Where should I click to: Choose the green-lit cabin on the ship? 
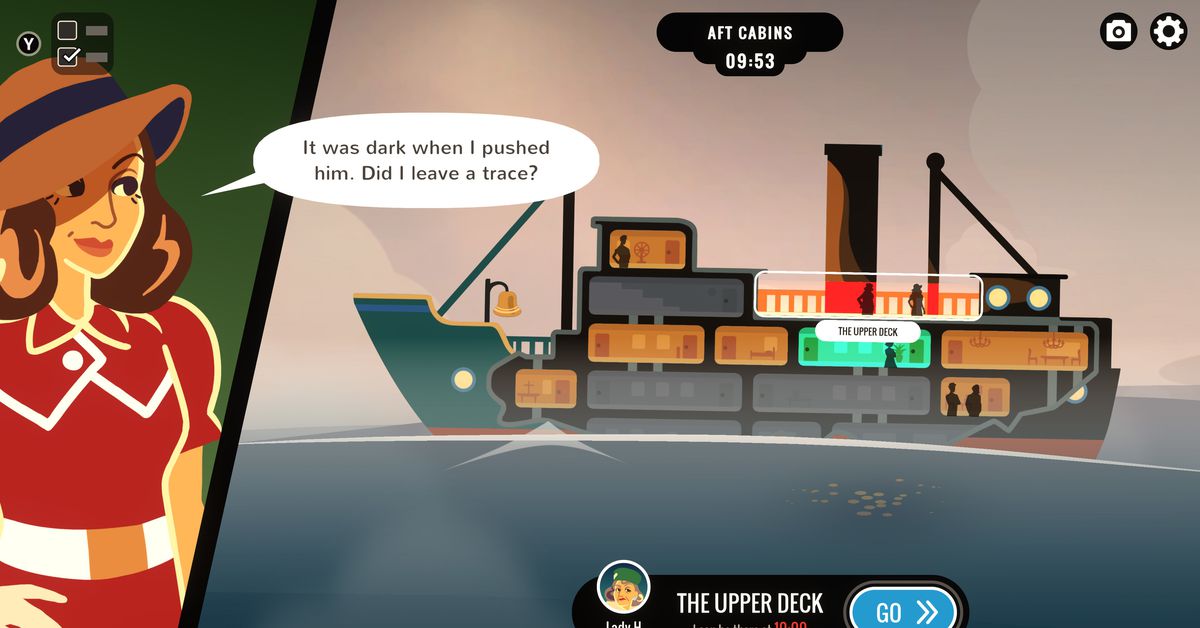[864, 347]
